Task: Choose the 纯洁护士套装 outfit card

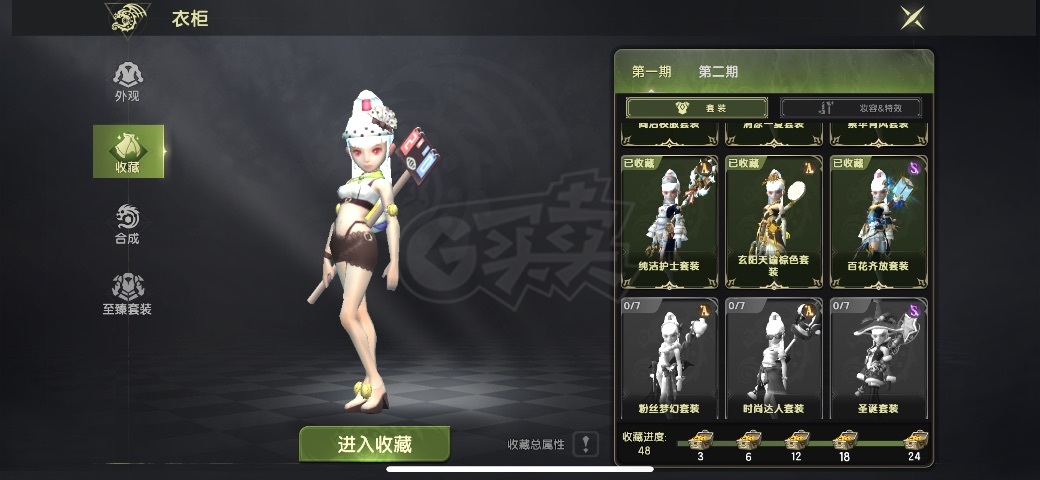Action: (x=669, y=220)
